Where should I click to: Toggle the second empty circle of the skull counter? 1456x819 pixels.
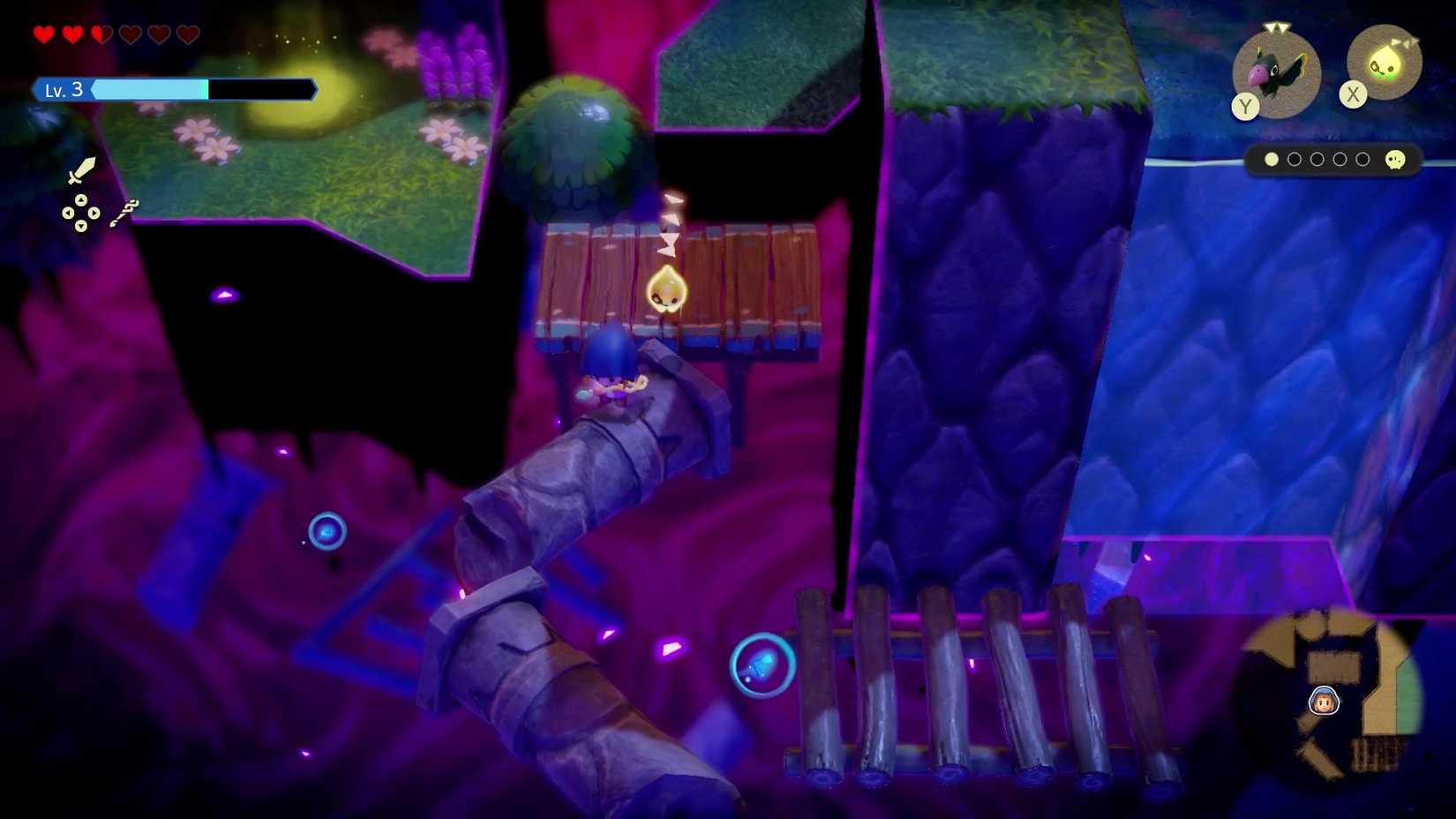point(1318,160)
